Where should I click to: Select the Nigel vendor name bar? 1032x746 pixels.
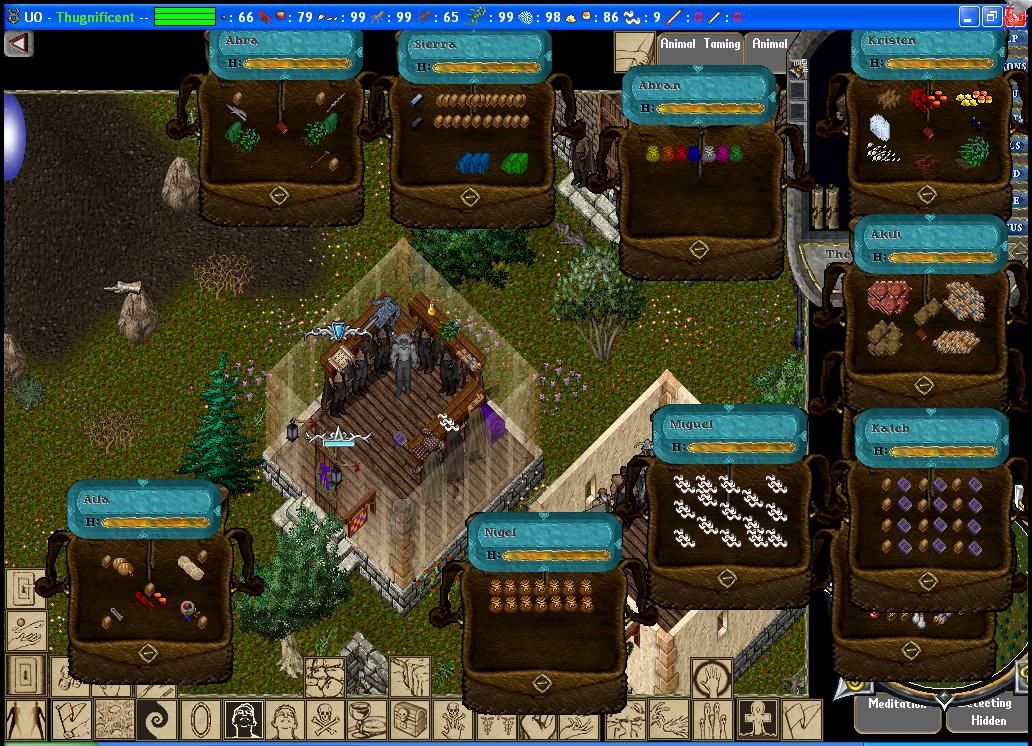[x=543, y=533]
